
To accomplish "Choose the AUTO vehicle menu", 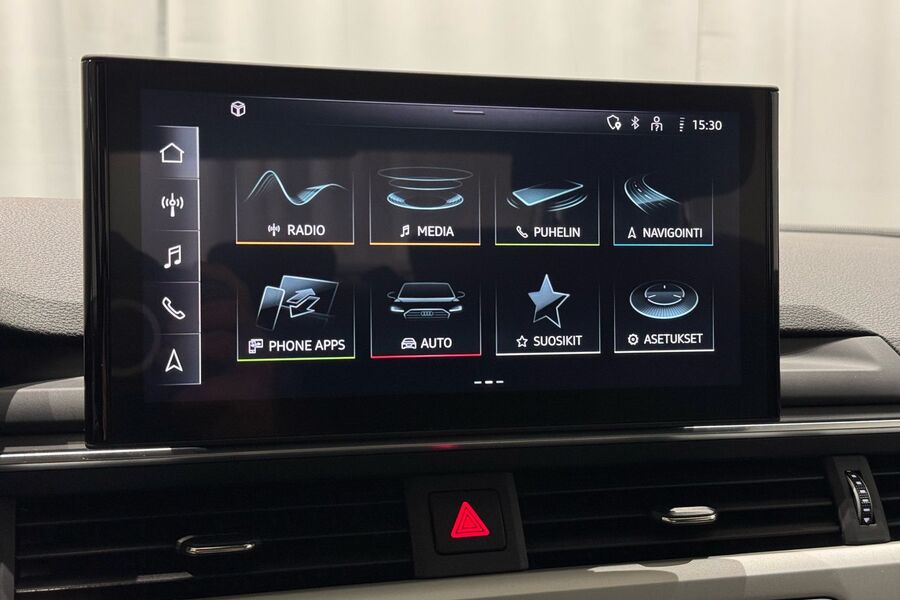I will click(425, 317).
